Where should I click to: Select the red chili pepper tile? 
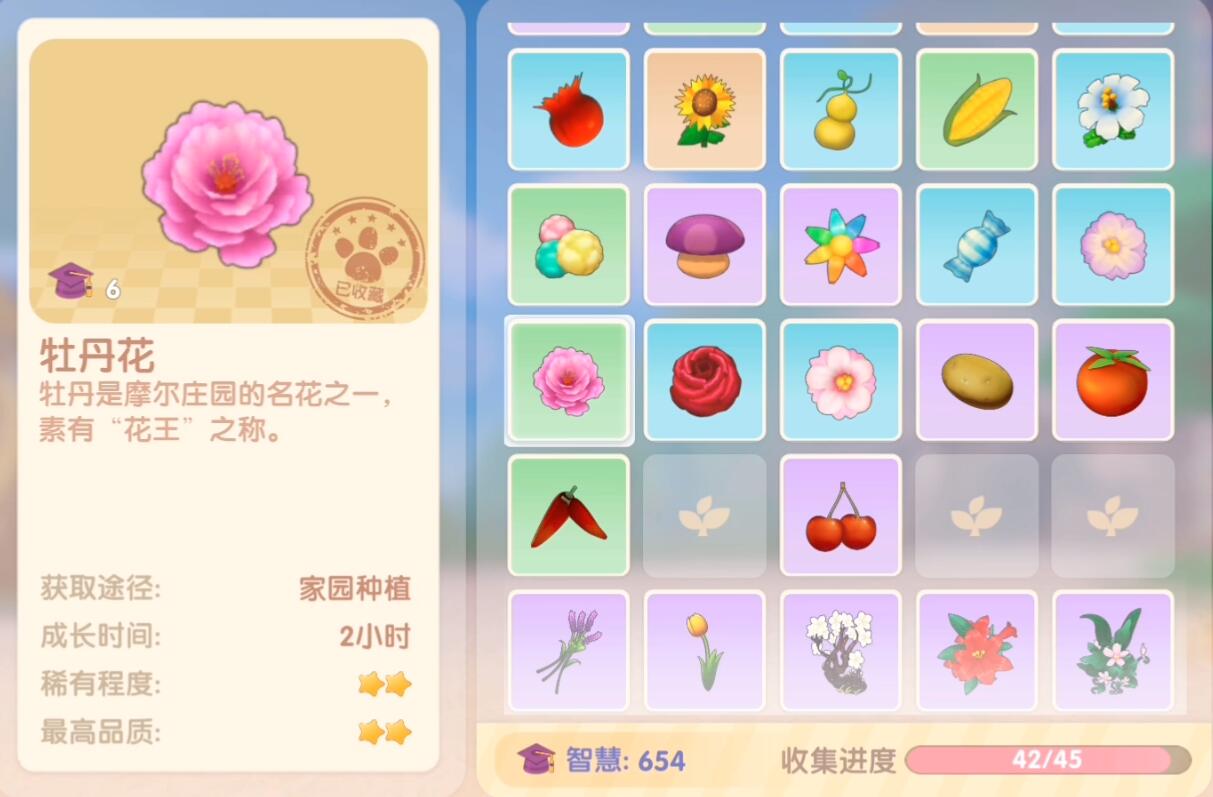coord(568,516)
